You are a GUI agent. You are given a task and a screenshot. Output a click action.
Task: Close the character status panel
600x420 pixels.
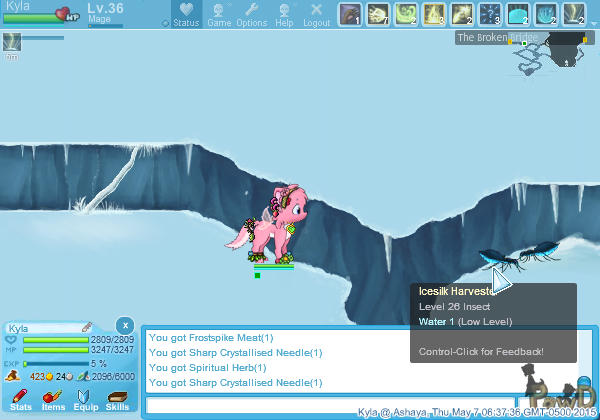[124, 325]
